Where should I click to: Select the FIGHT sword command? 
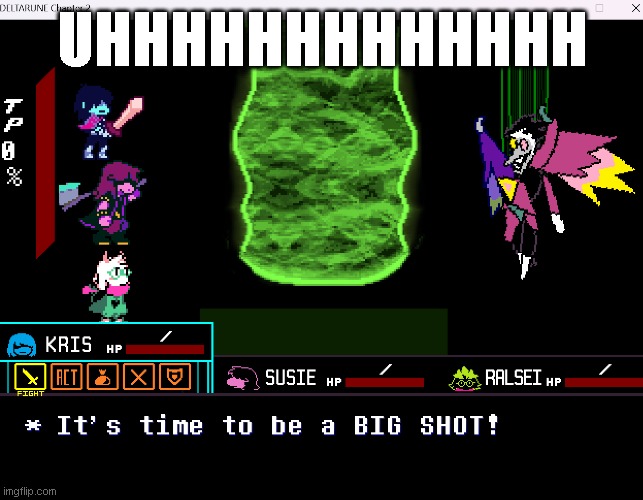pyautogui.click(x=31, y=377)
